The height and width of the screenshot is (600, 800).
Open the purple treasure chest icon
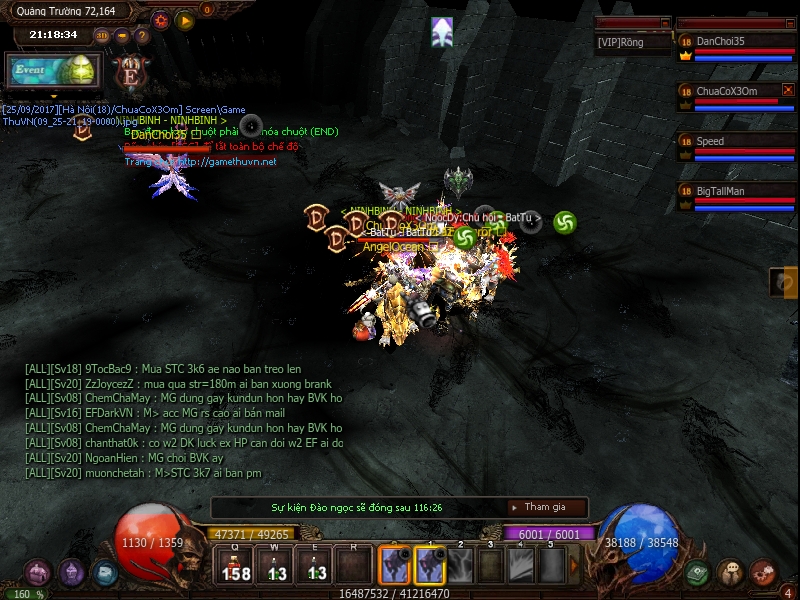point(39,573)
